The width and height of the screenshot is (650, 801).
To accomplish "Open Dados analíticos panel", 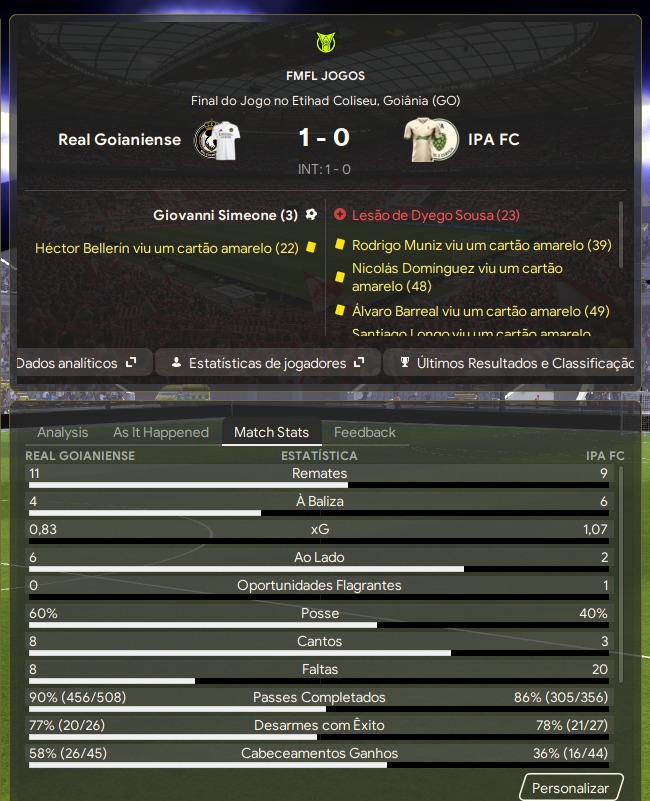I will coord(77,363).
